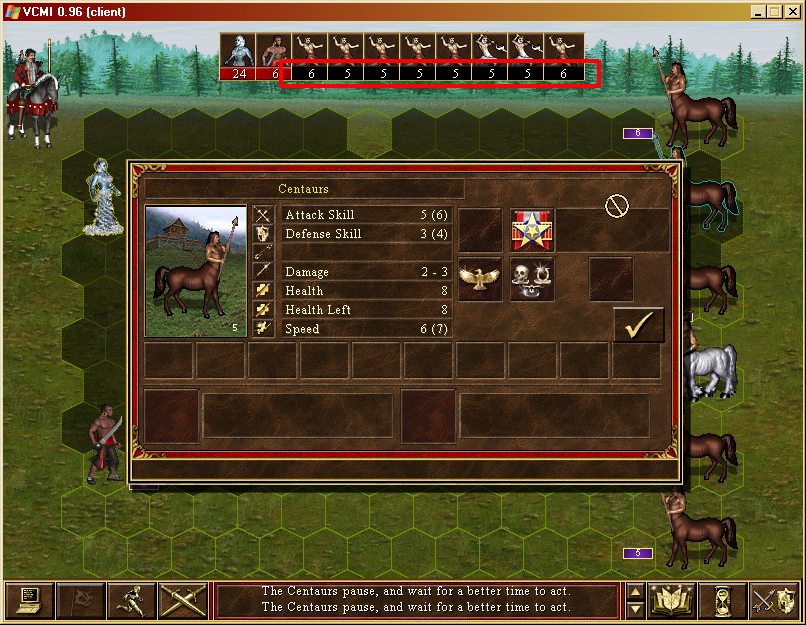
Task: Click the Centaur portrait in the info panel
Action: pyautogui.click(x=196, y=271)
